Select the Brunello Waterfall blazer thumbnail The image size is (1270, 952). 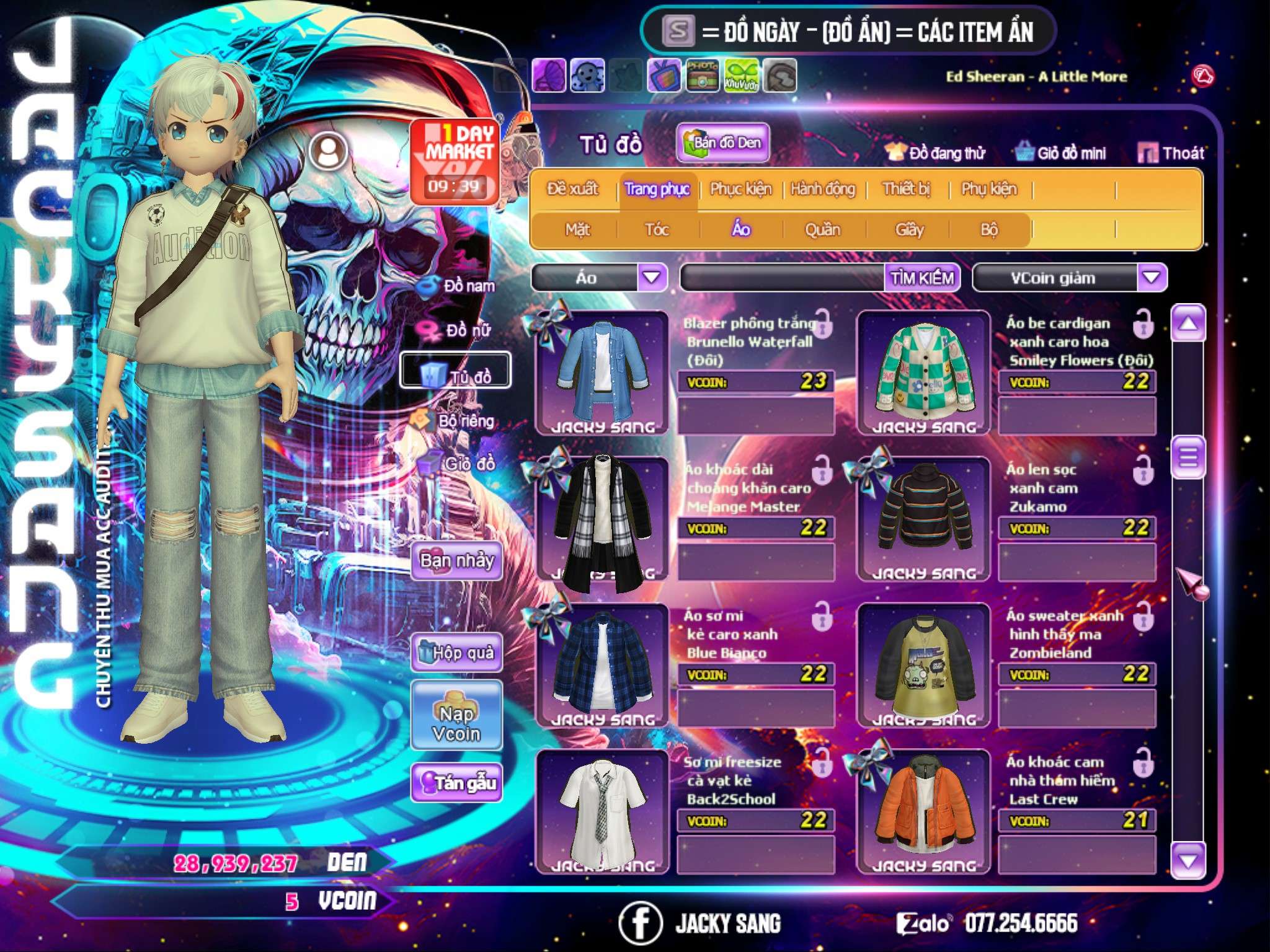602,372
